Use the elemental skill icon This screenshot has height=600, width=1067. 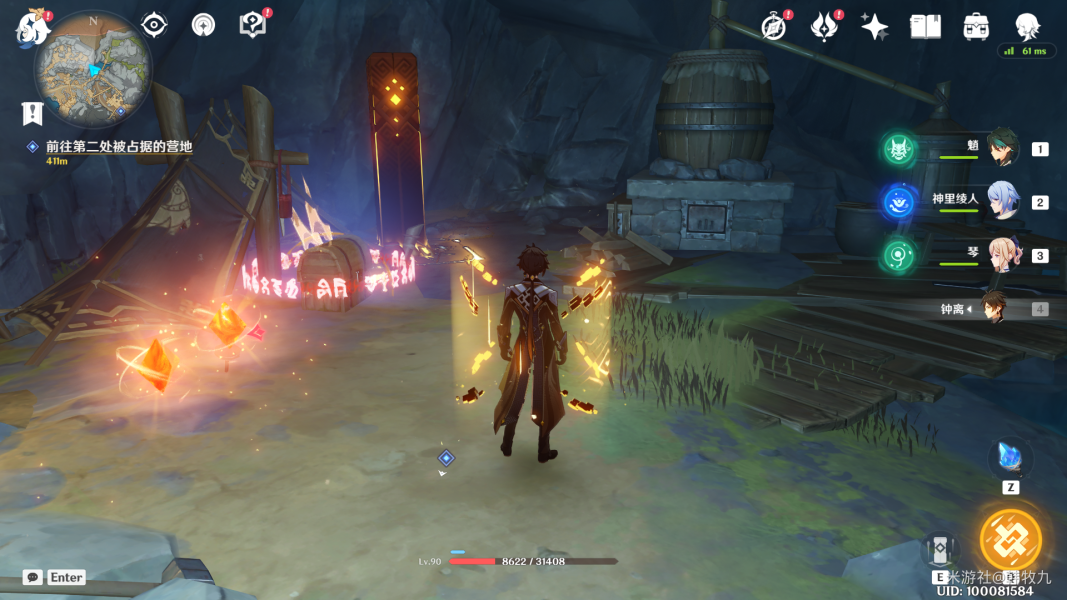940,551
